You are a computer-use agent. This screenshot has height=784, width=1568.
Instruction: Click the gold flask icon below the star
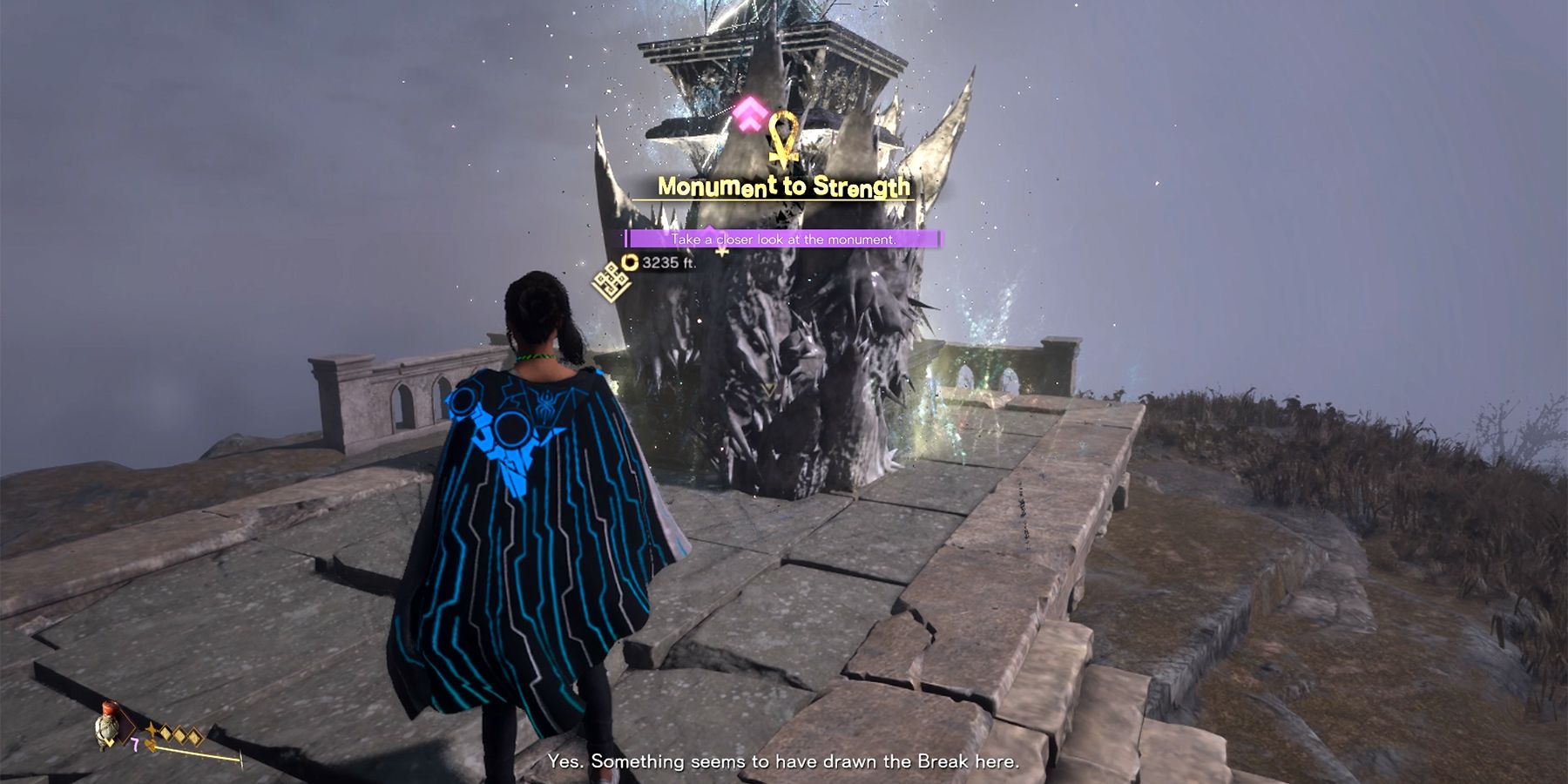pyautogui.click(x=150, y=745)
